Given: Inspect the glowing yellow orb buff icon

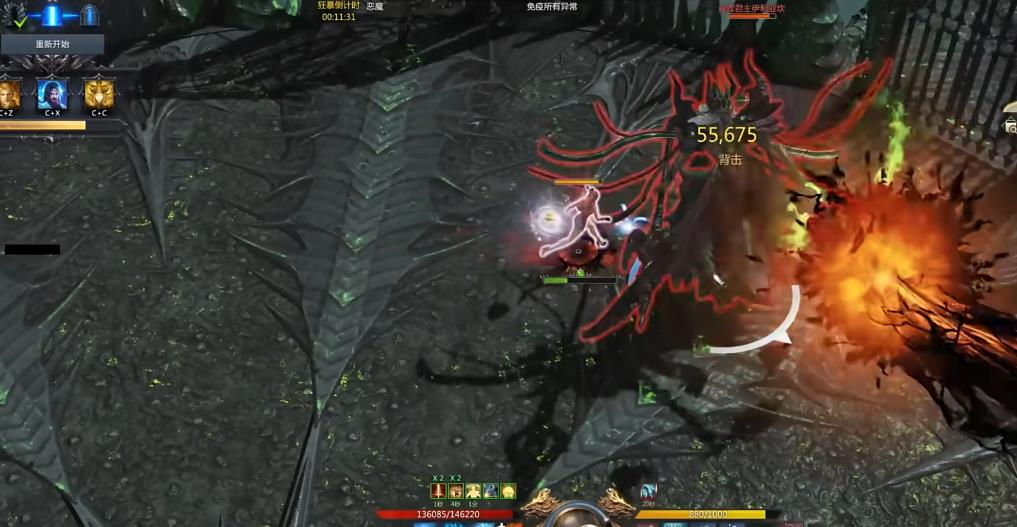Looking at the screenshot, I should tap(508, 491).
